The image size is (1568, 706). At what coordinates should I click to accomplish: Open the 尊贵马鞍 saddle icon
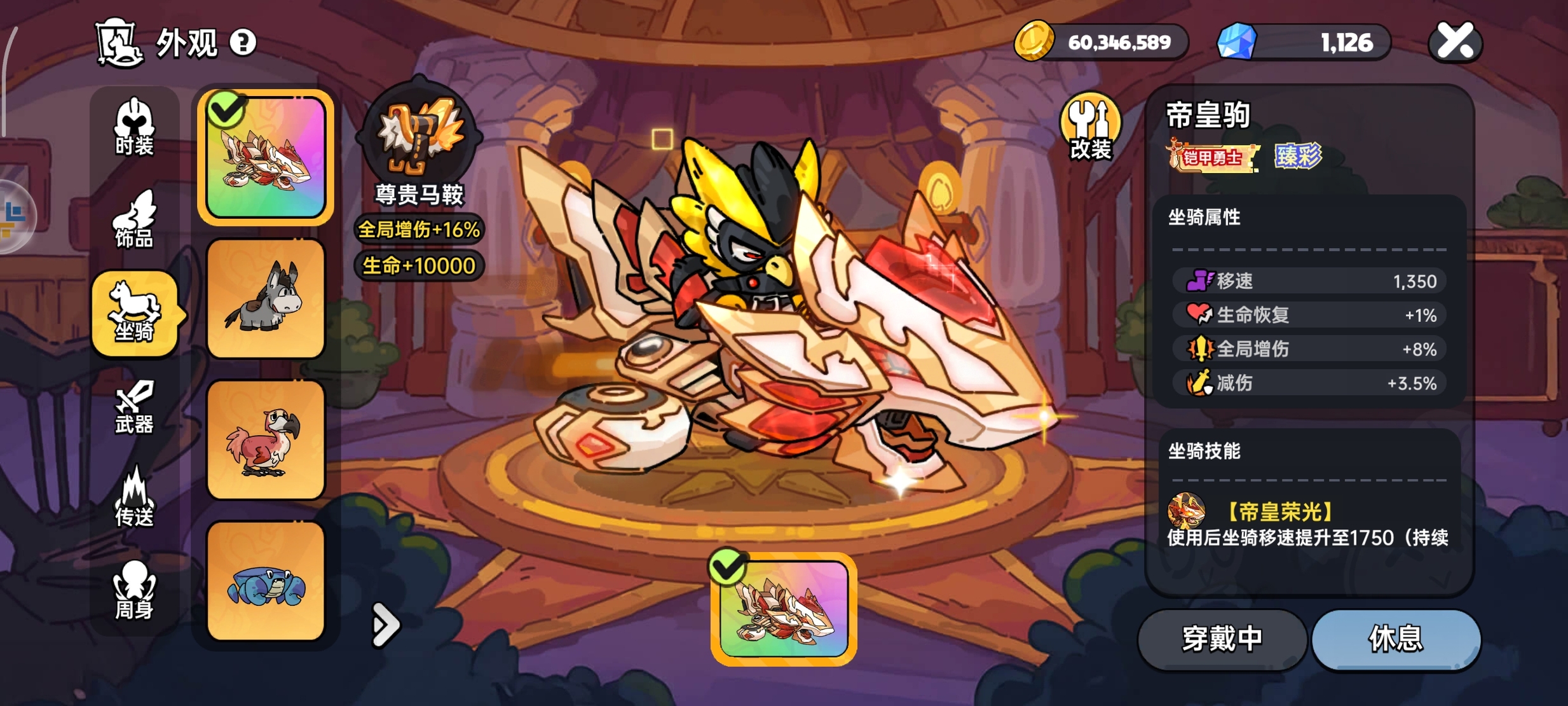419,134
